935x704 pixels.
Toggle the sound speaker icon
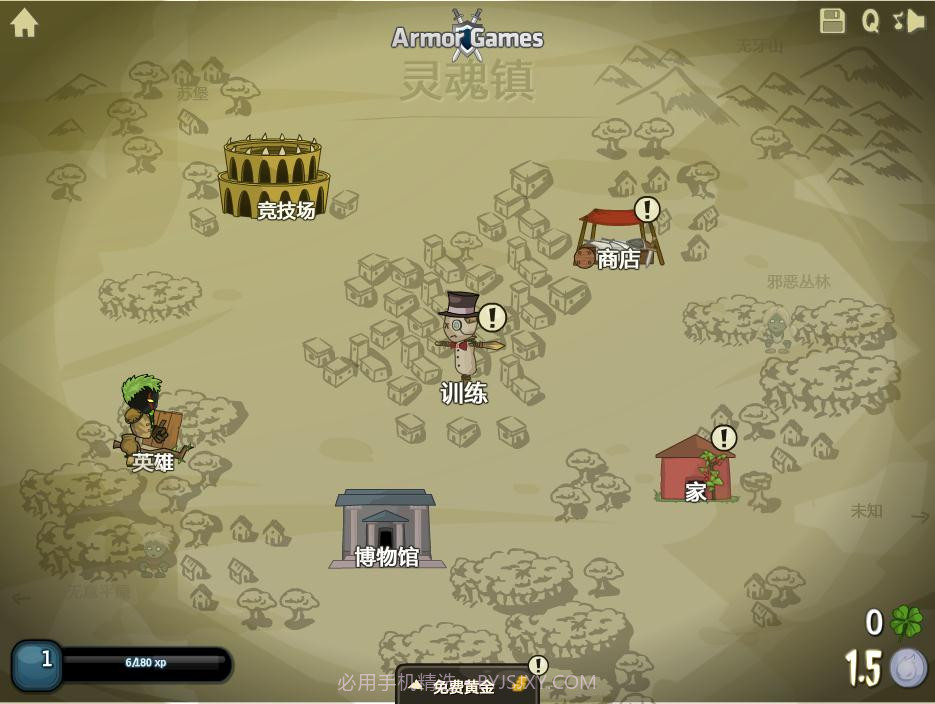pos(916,21)
